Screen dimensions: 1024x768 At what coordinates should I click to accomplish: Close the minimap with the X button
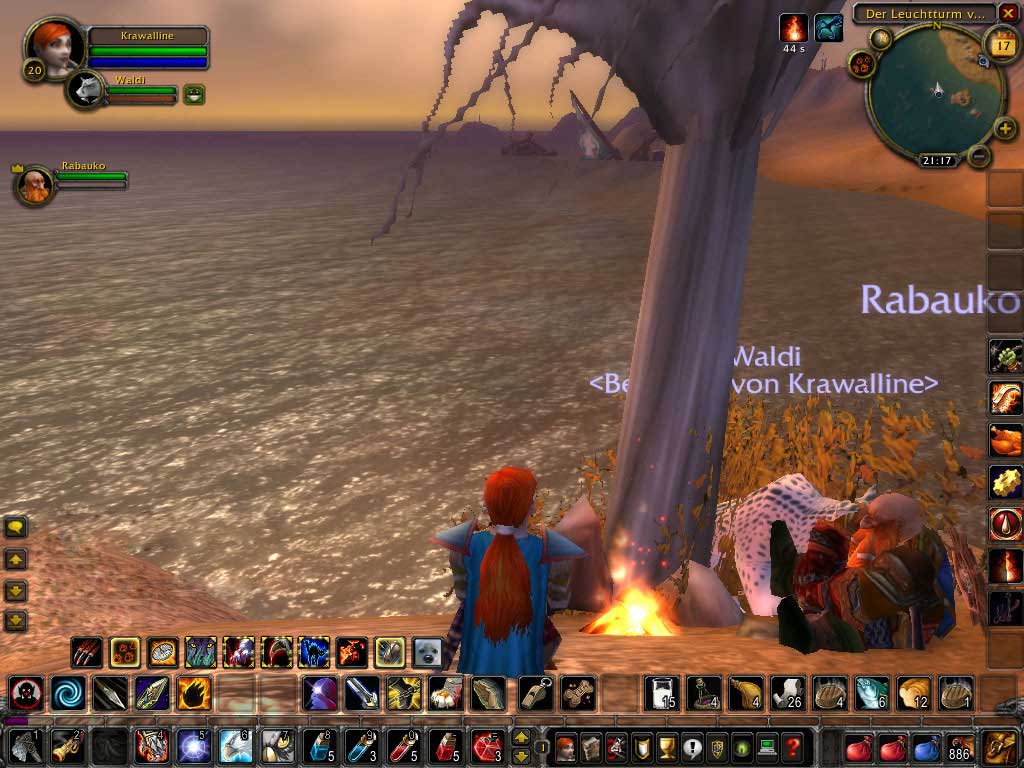(x=1008, y=13)
